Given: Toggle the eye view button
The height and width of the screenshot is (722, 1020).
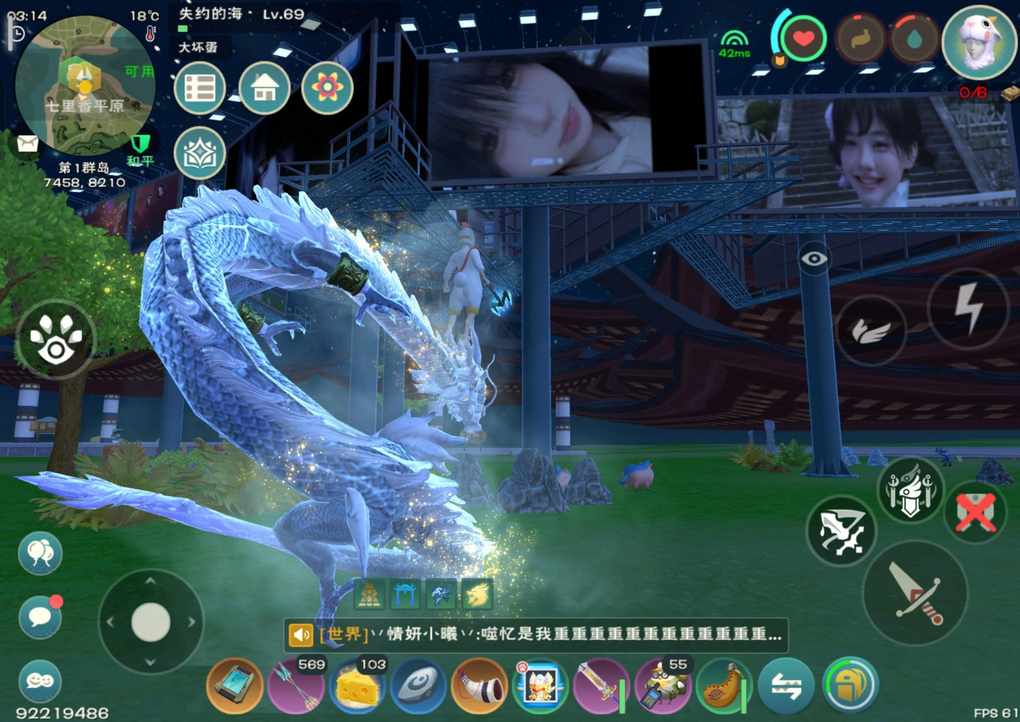Looking at the screenshot, I should [814, 258].
